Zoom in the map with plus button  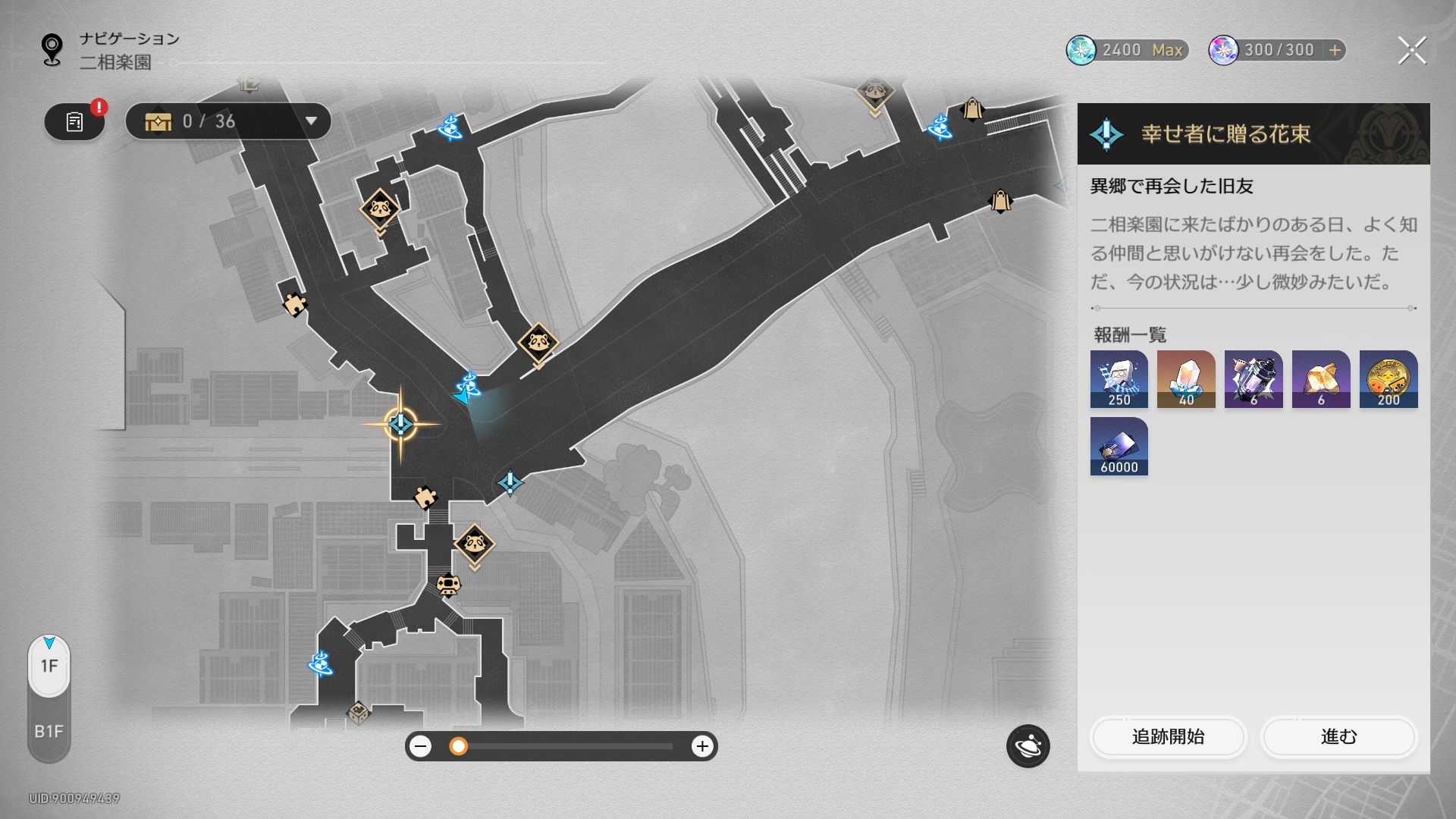pos(702,746)
